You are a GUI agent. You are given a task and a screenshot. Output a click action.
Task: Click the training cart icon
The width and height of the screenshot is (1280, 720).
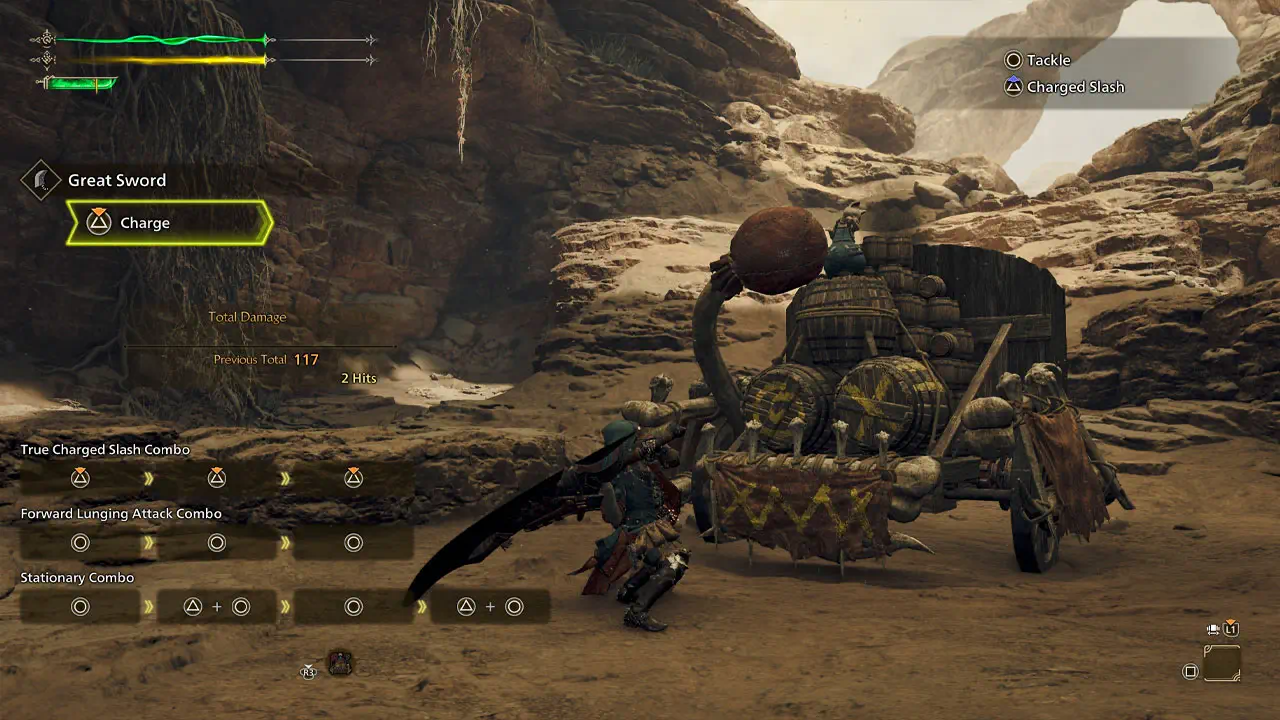coord(340,663)
